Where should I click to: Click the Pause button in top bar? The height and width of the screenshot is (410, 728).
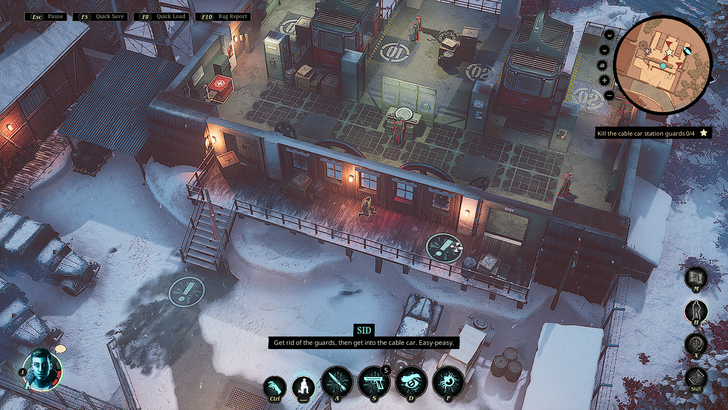point(48,16)
